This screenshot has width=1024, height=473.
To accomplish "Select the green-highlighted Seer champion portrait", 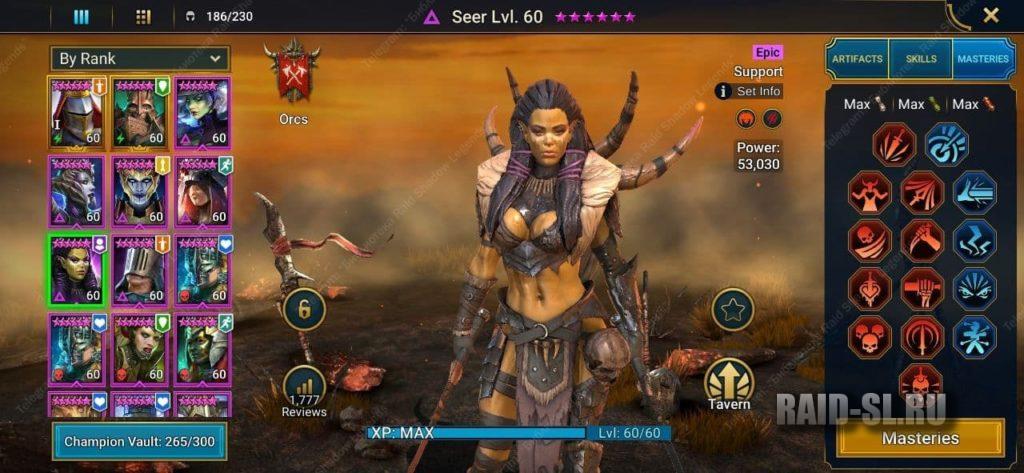I will (x=77, y=270).
